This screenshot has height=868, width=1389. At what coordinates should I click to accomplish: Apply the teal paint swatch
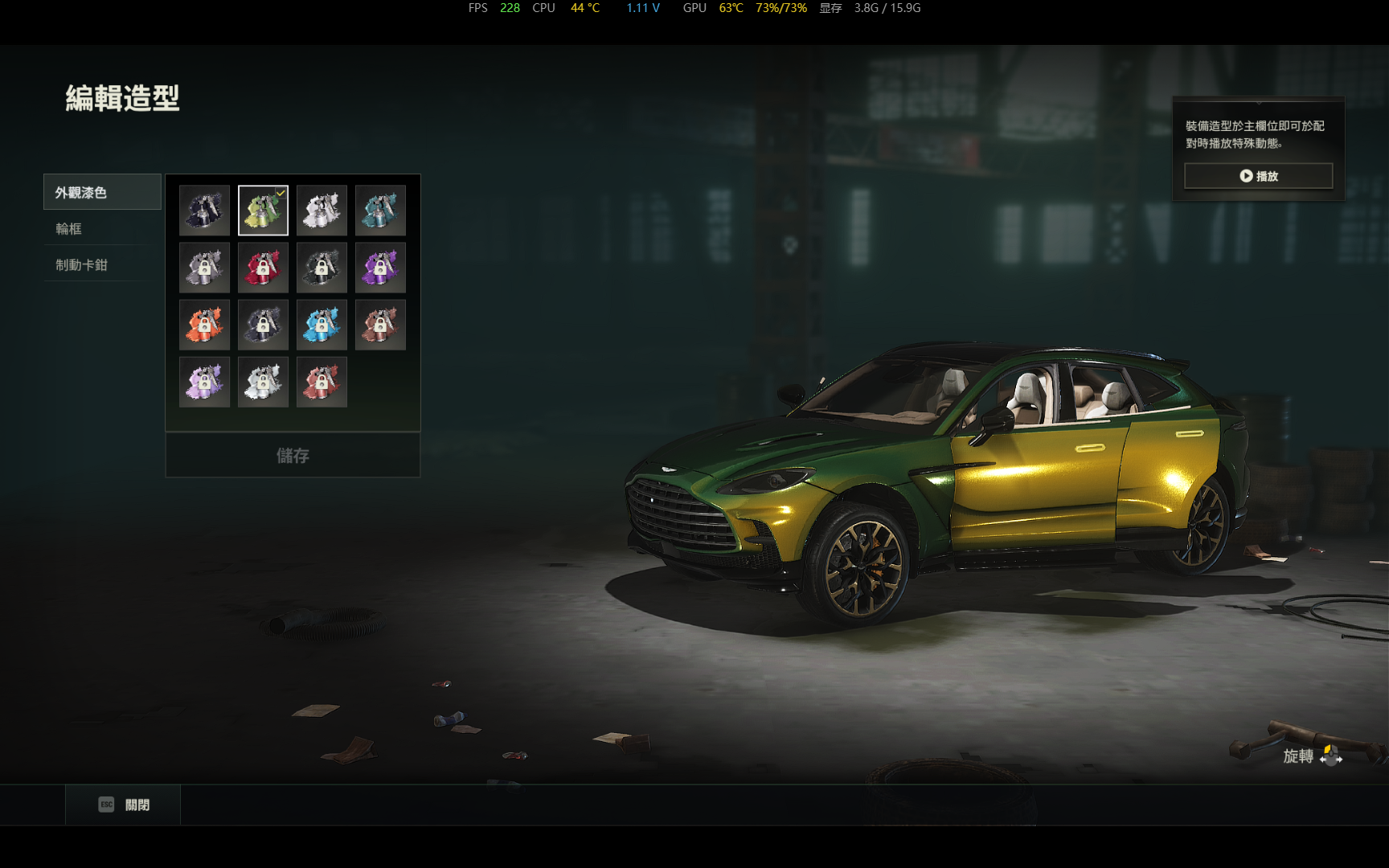(380, 211)
